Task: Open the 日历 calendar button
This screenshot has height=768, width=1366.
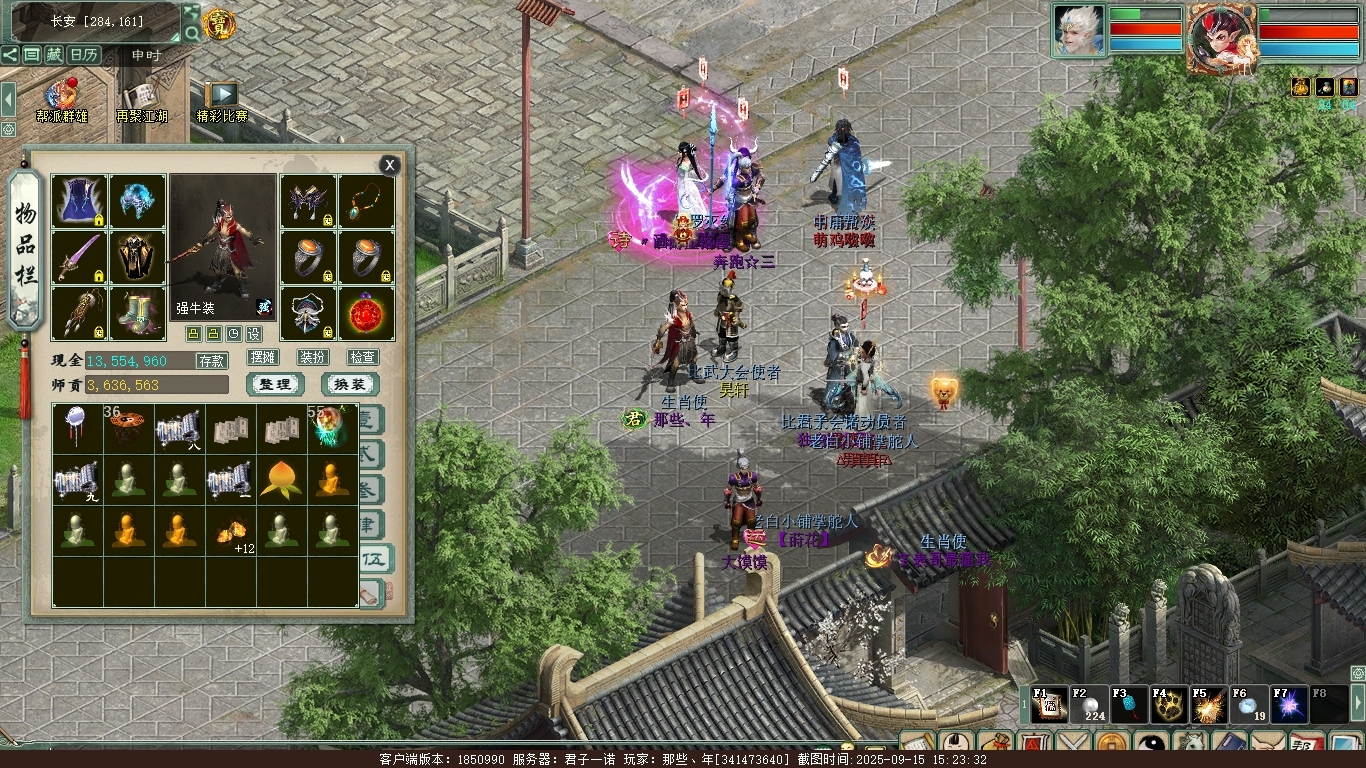Action: coord(84,55)
